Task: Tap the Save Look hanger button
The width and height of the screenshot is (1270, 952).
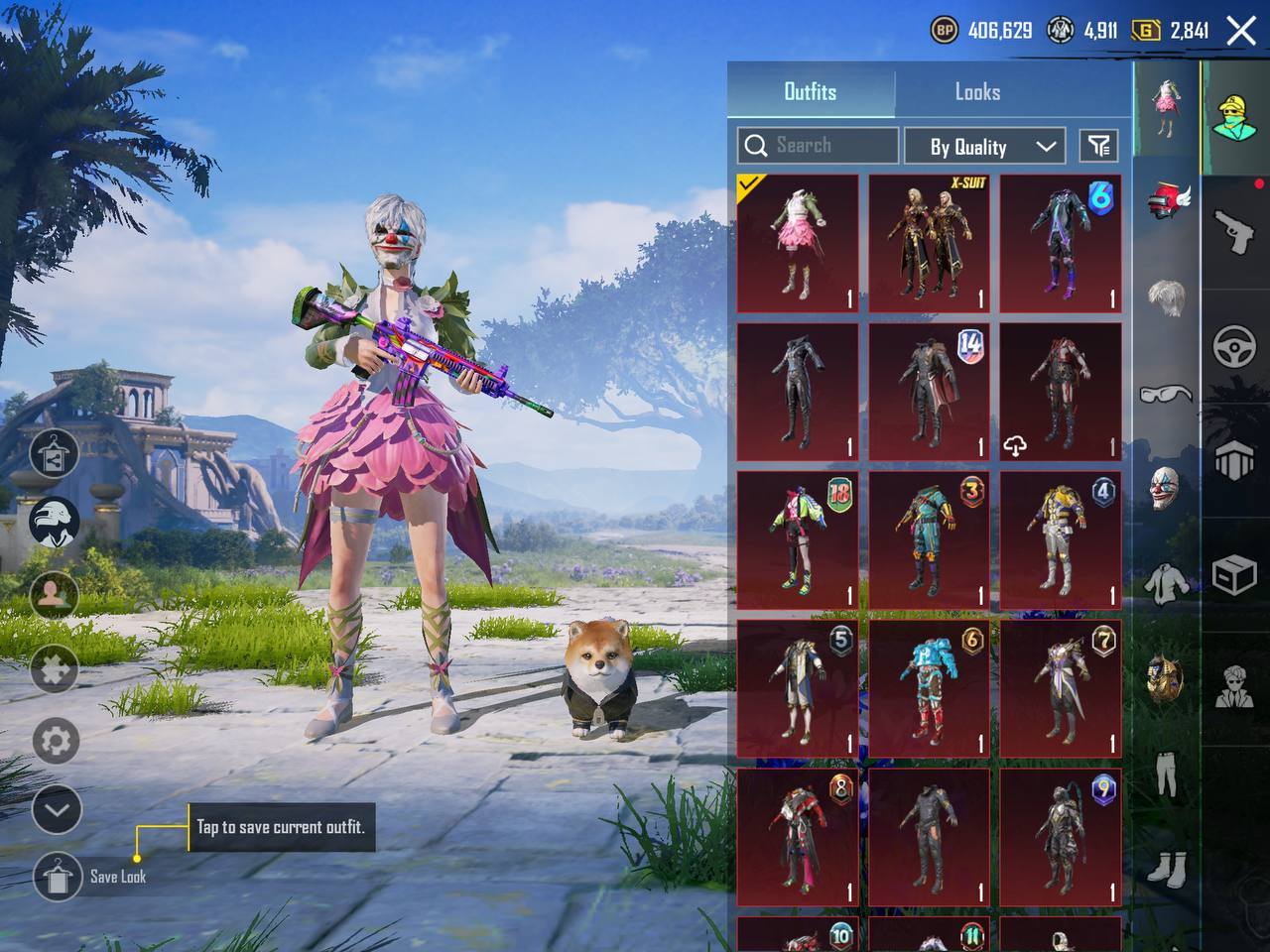Action: pos(58,877)
